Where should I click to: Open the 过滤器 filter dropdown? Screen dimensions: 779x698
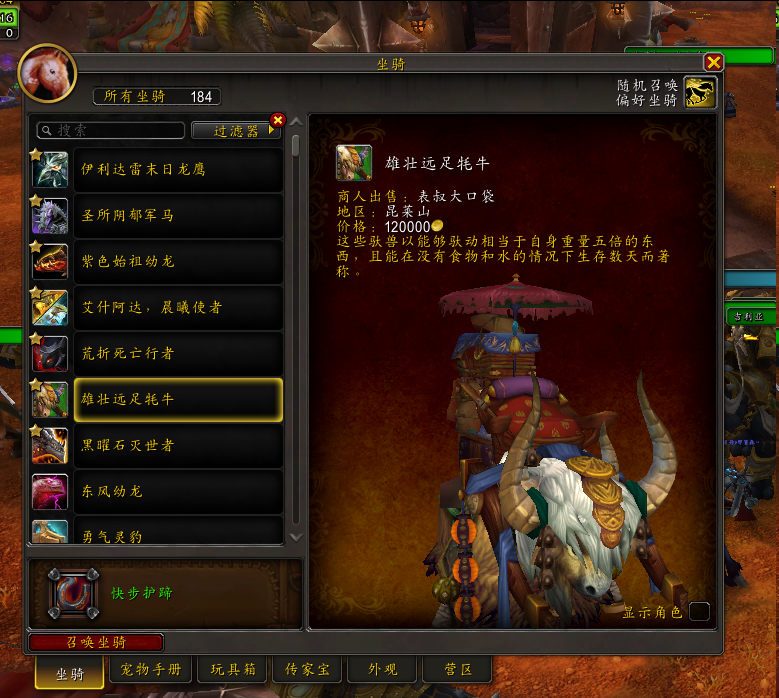(236, 131)
